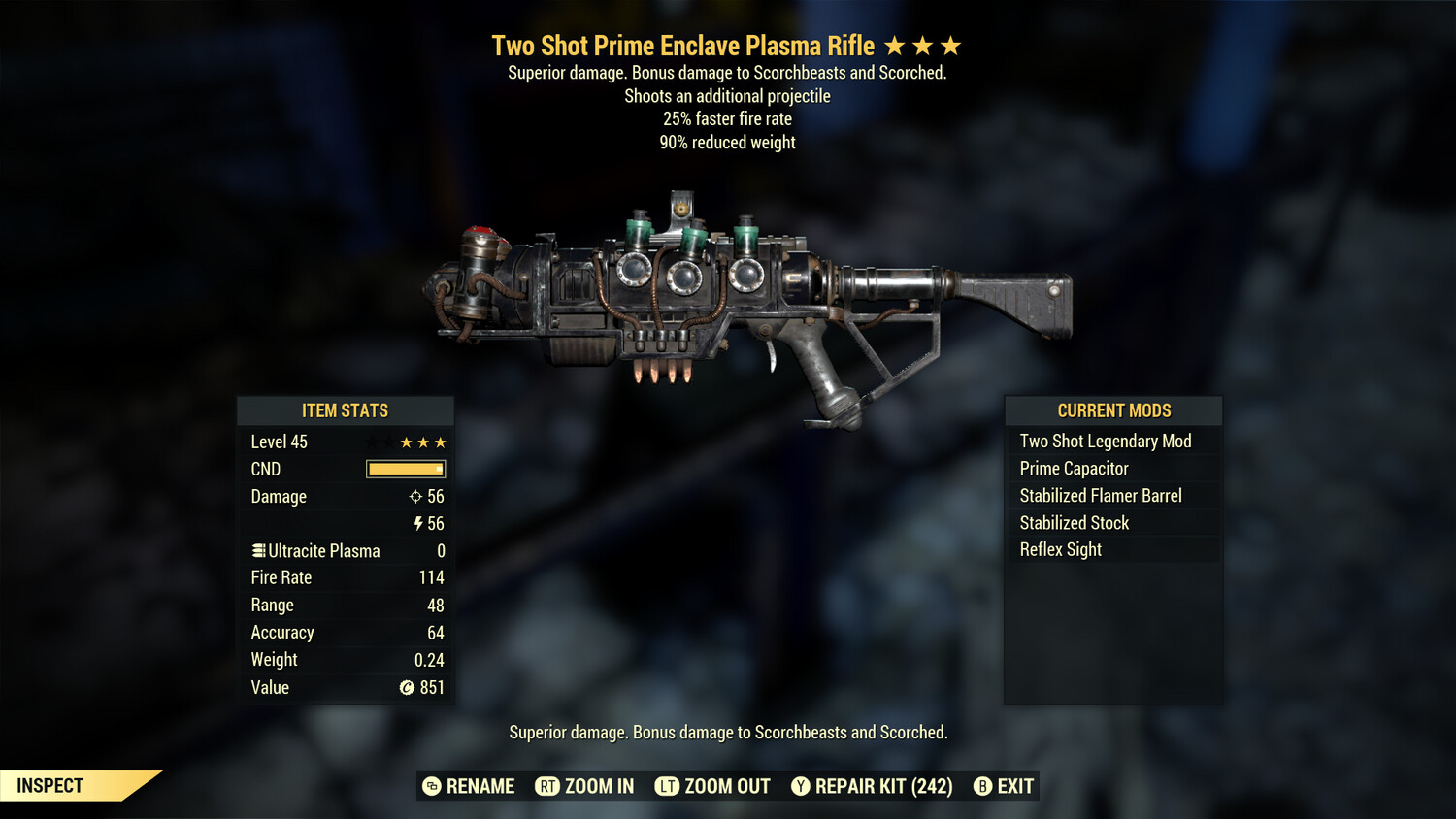
Task: Select the Two Shot Legendary Mod entry
Action: tap(1105, 441)
